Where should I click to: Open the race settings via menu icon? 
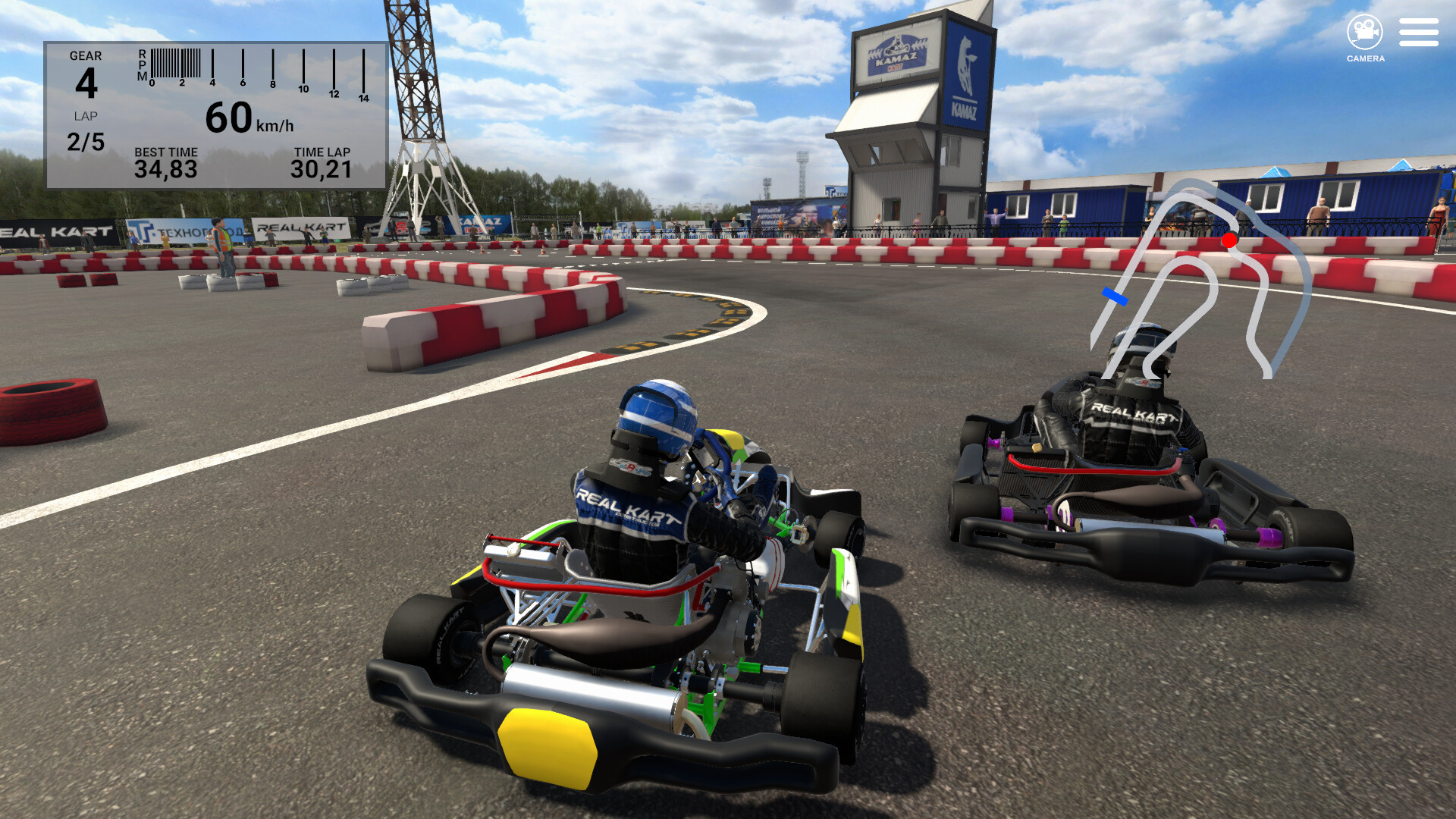1418,32
